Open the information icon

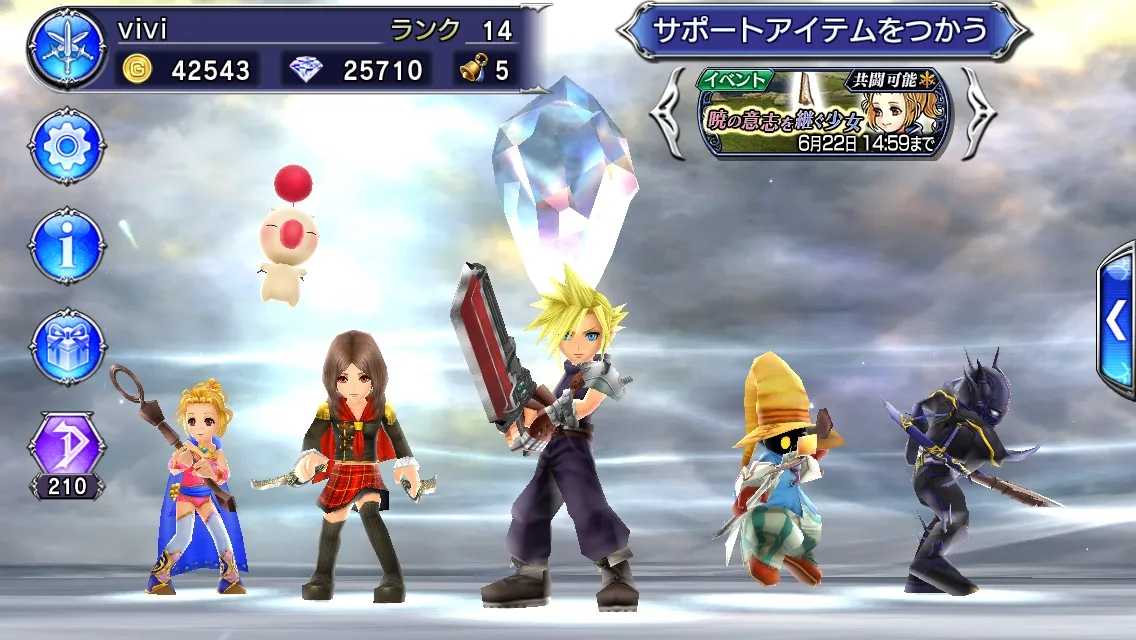pos(67,246)
